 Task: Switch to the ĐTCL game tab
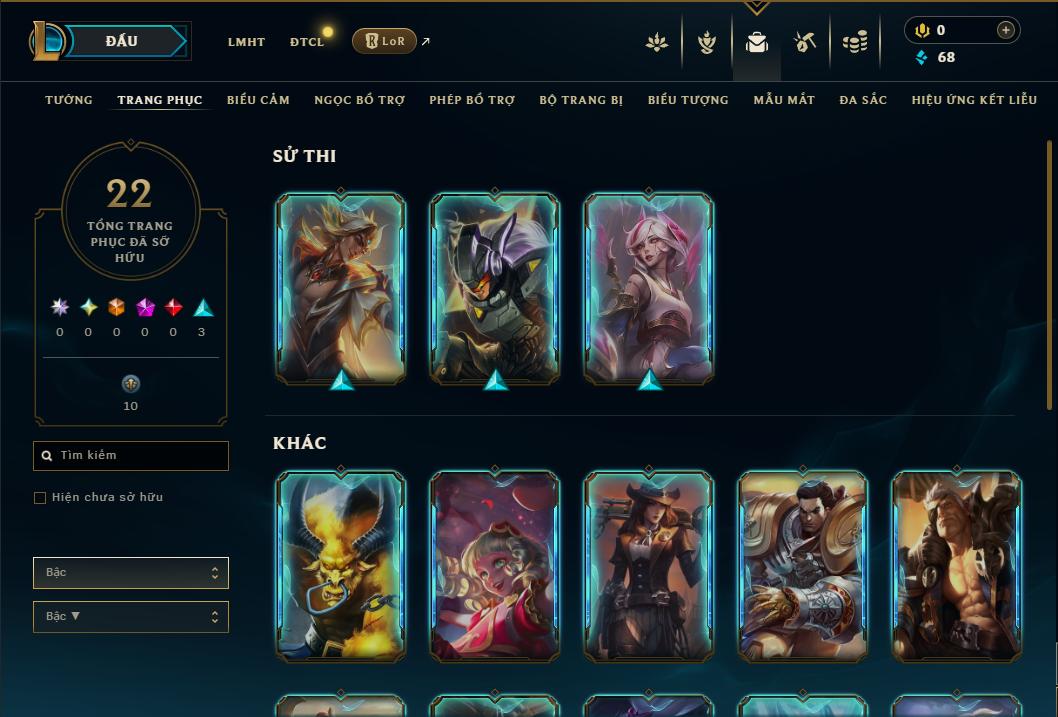tap(307, 42)
